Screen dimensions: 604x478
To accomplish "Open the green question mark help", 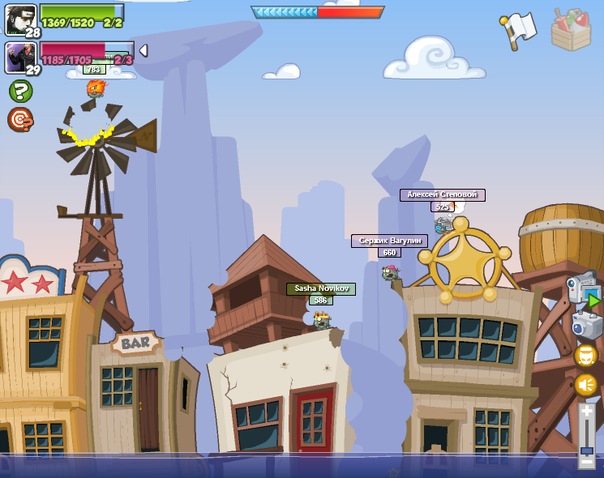I will click(19, 91).
